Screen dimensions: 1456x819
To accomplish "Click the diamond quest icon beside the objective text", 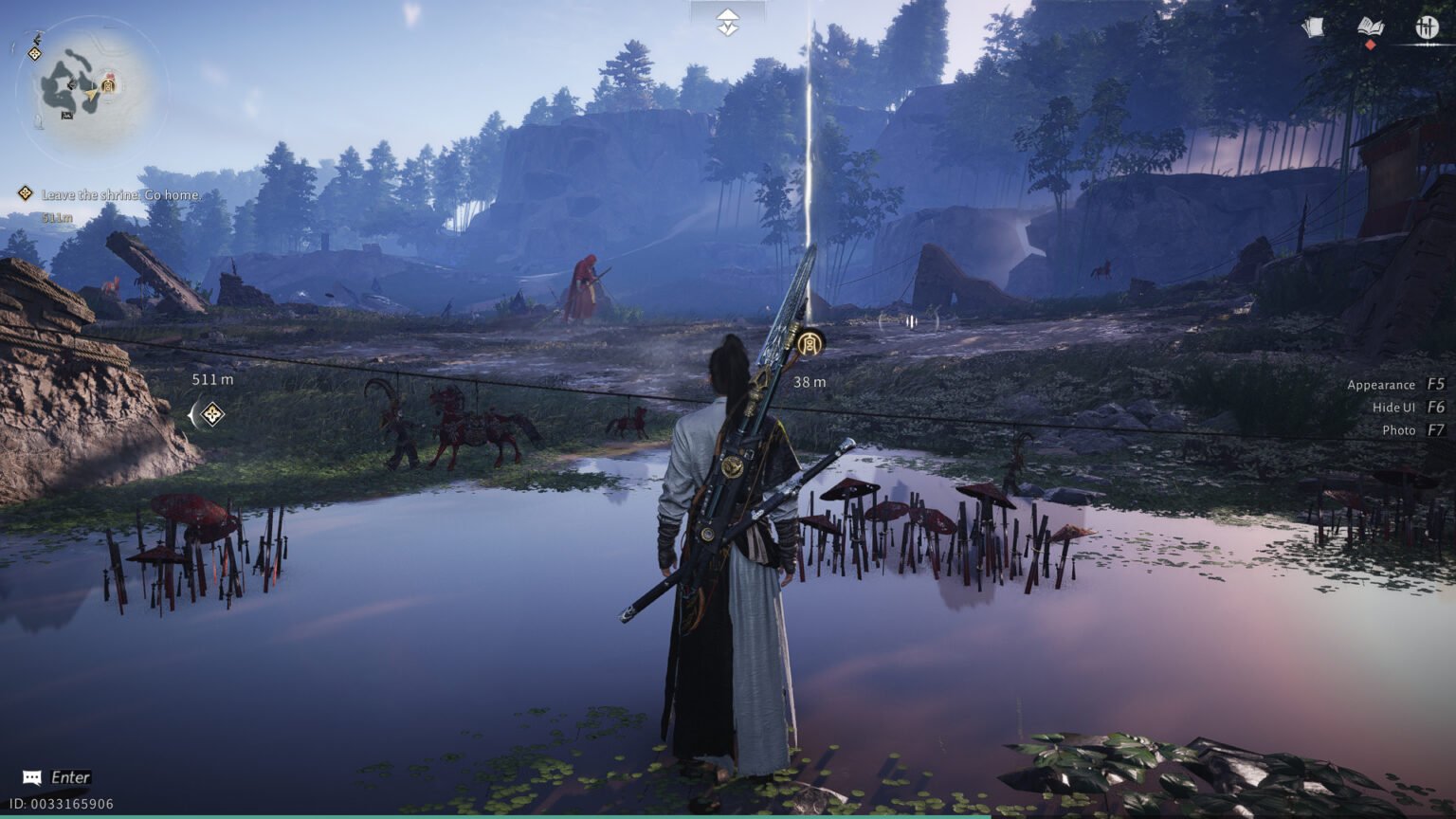I will 24,193.
